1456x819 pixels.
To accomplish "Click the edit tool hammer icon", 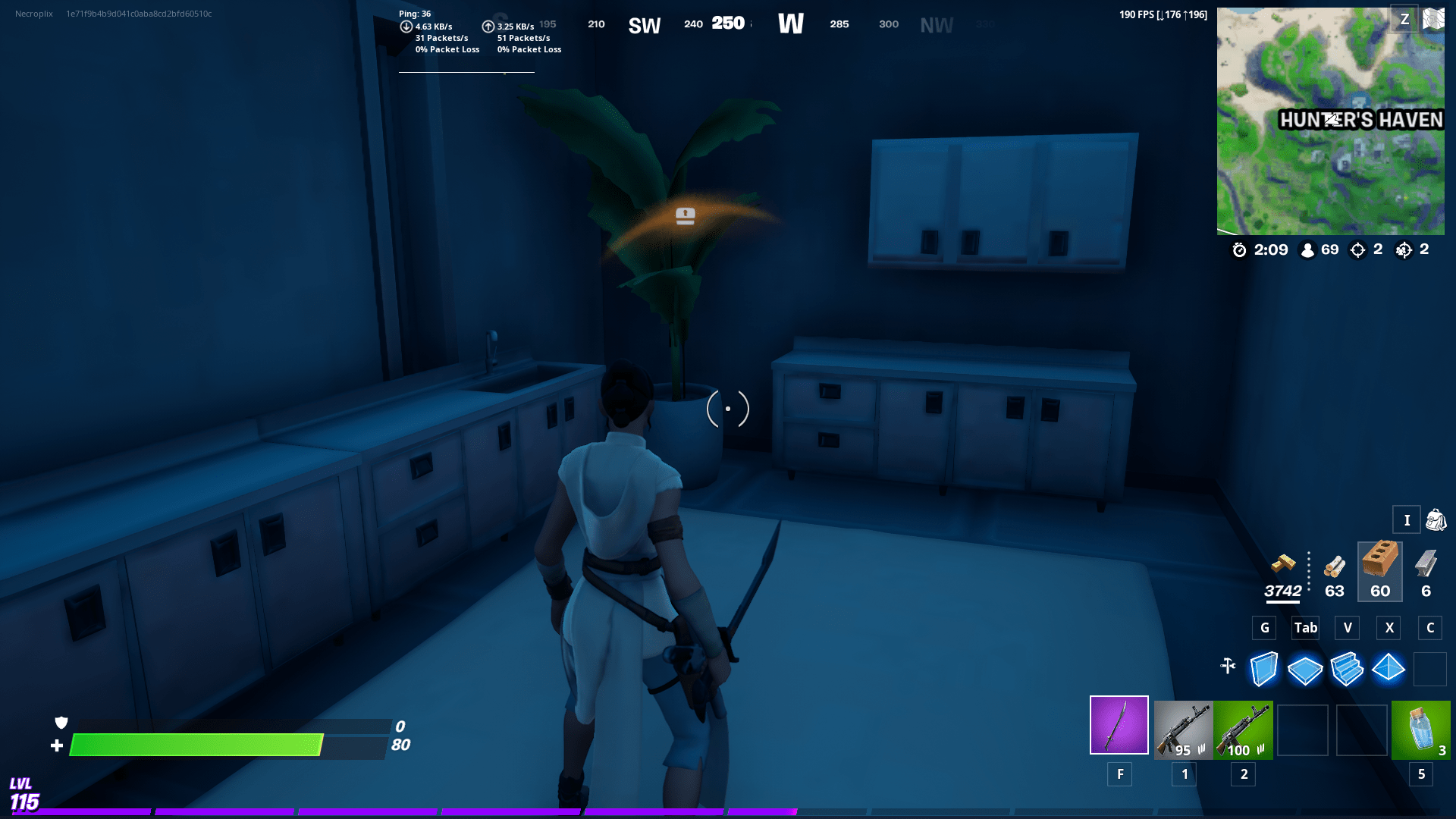I will pos(1228,666).
